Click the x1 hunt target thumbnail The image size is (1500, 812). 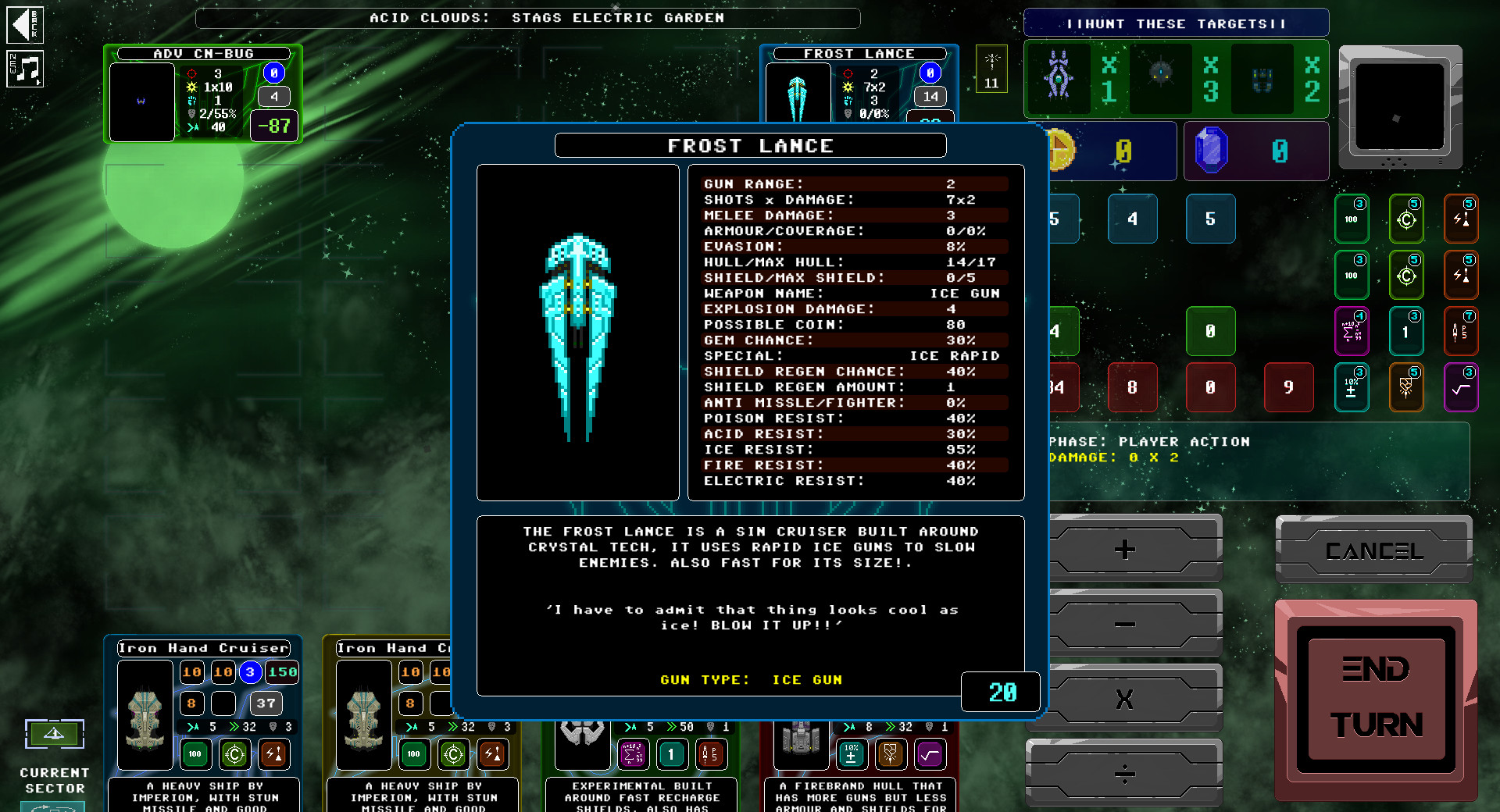1059,79
